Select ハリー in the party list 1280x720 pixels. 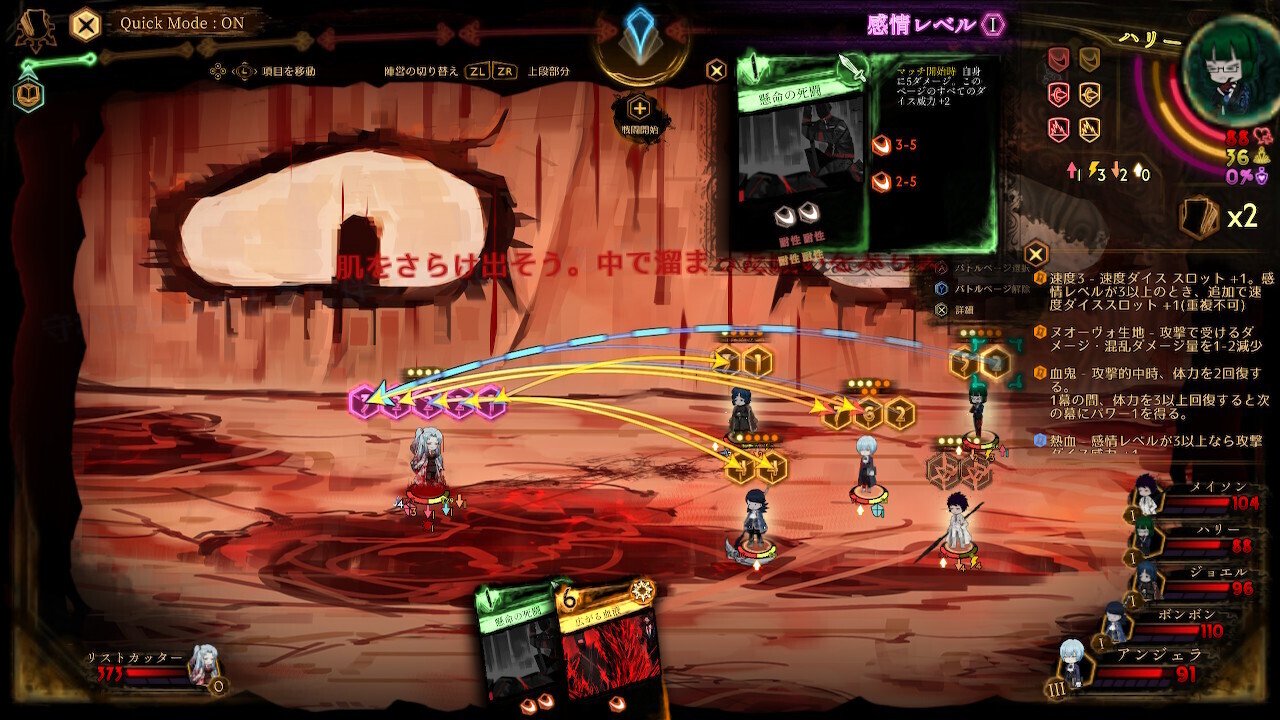(1145, 537)
